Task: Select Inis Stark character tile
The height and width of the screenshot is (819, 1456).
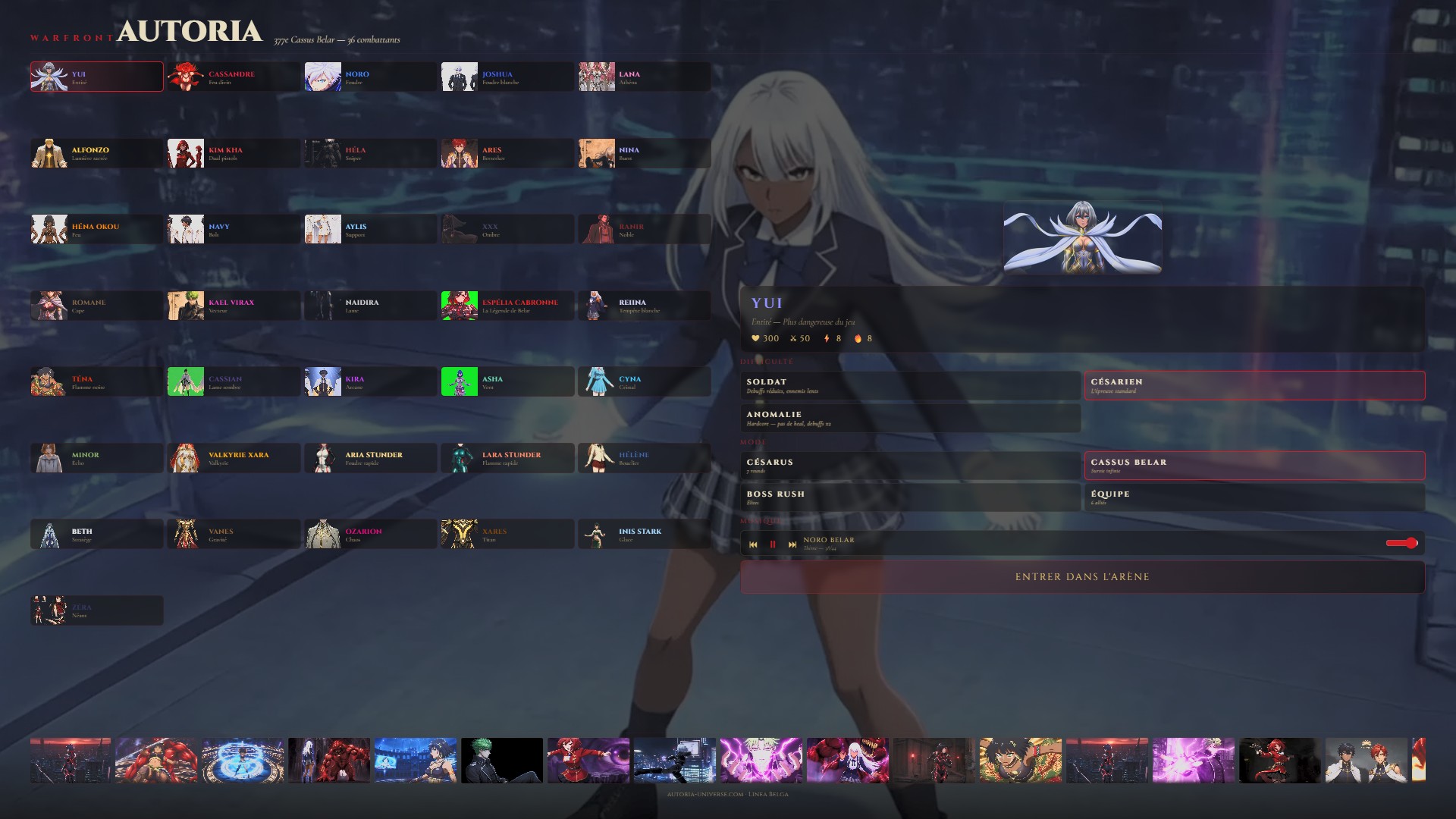Action: click(x=644, y=535)
